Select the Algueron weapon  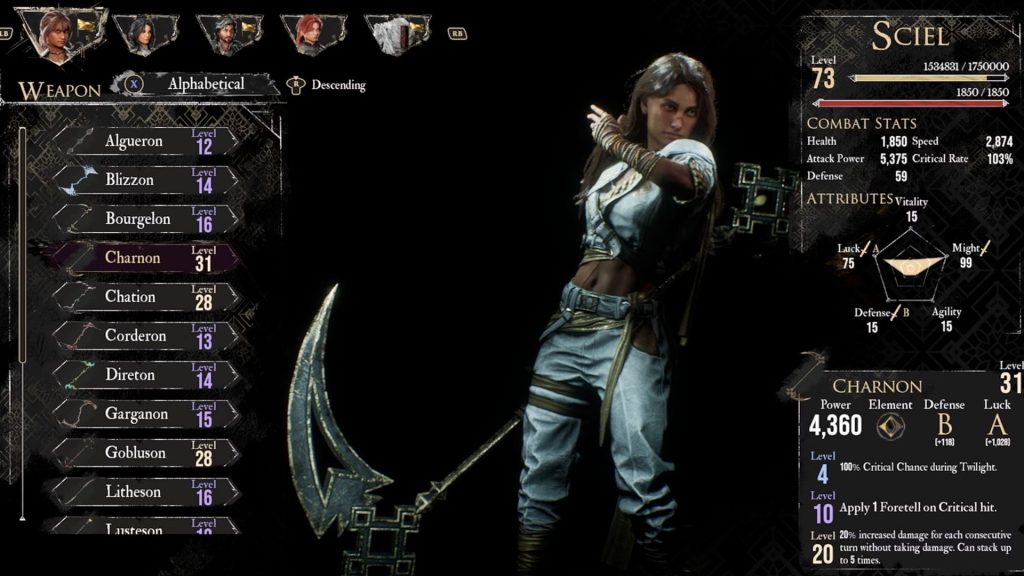click(145, 141)
